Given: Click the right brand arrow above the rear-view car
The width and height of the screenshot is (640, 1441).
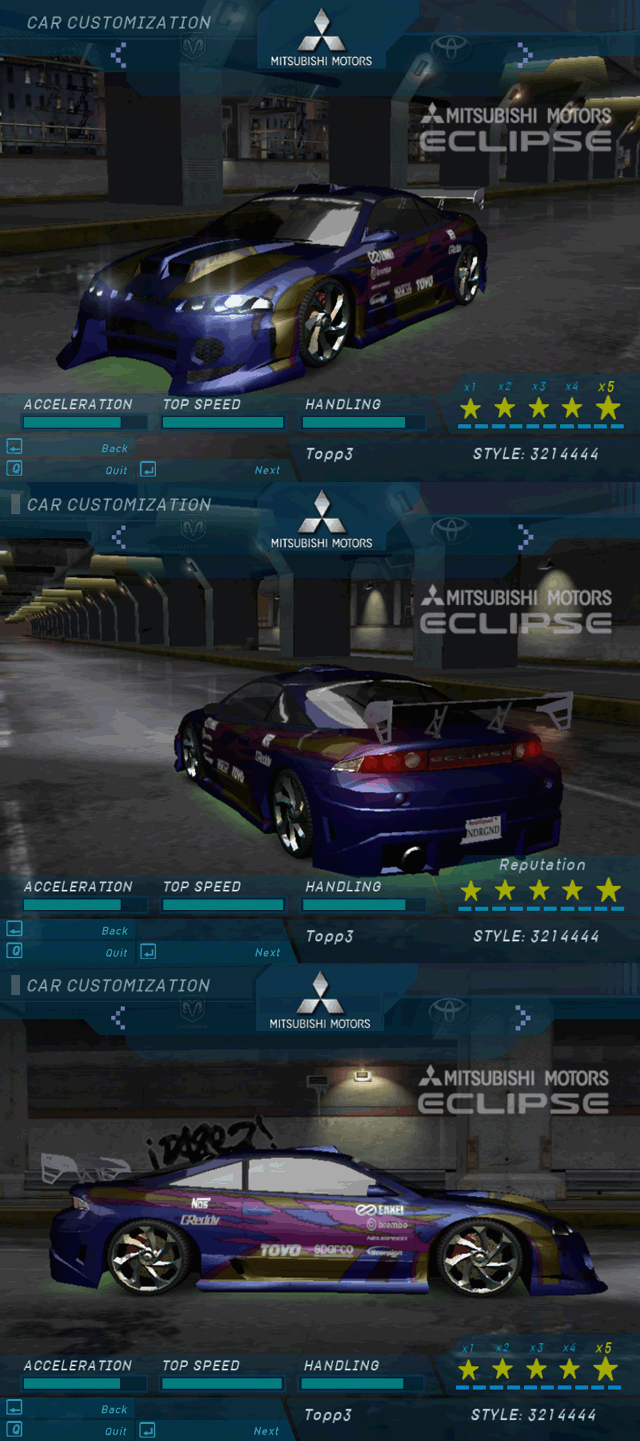Looking at the screenshot, I should point(524,537).
